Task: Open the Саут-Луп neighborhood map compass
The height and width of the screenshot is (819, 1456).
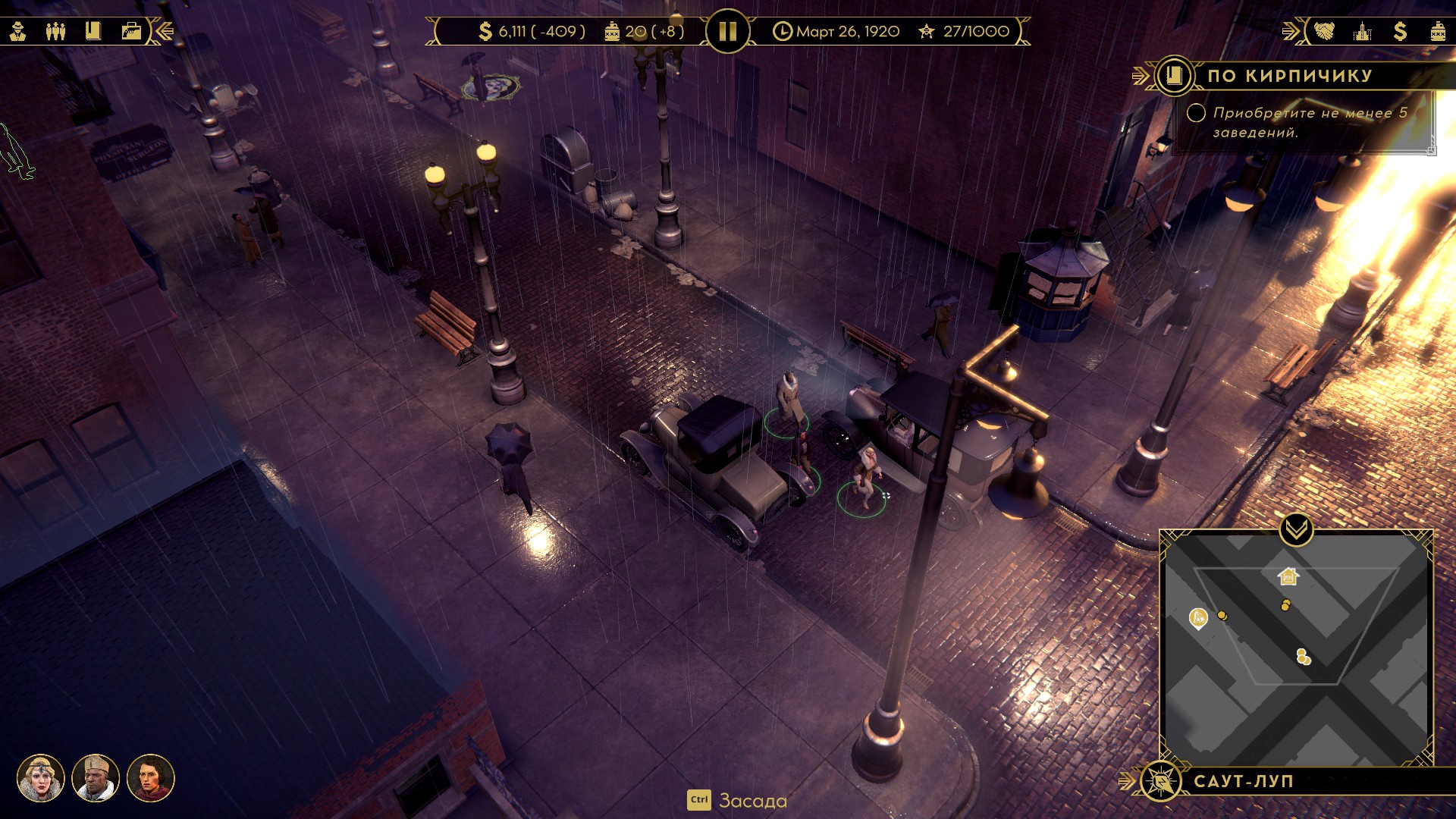Action: pyautogui.click(x=1160, y=781)
